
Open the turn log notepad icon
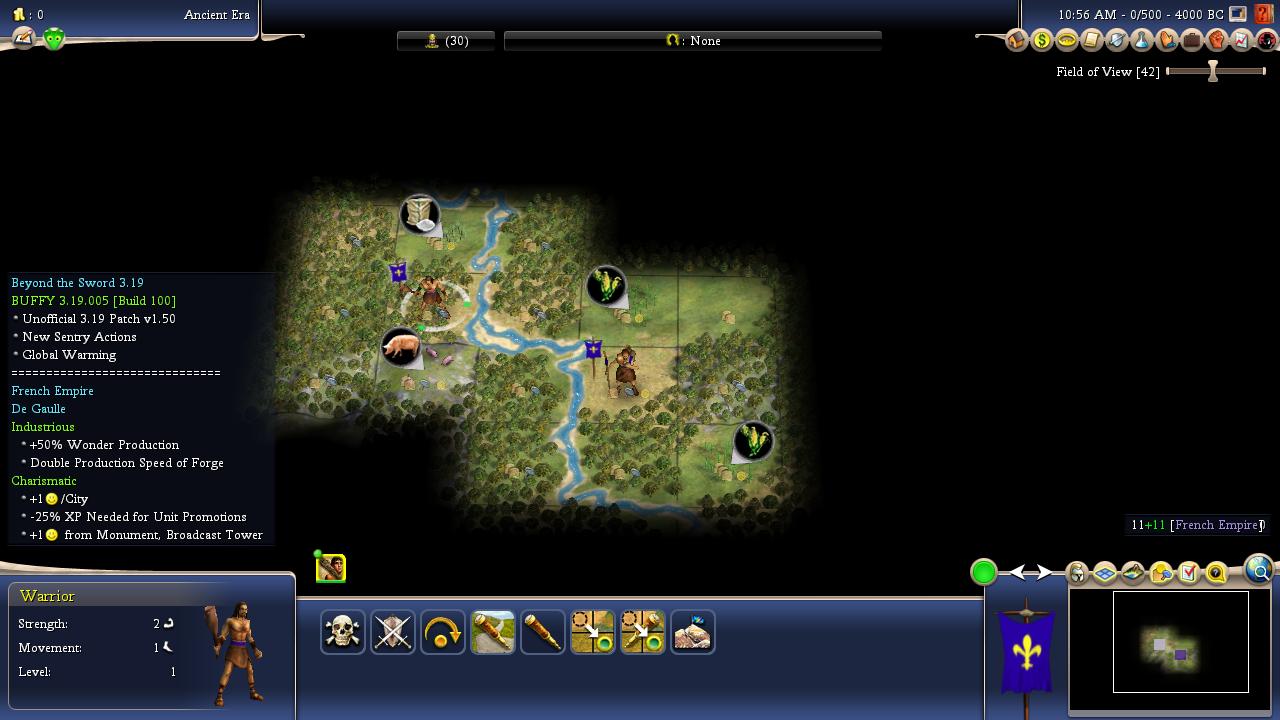tap(23, 38)
